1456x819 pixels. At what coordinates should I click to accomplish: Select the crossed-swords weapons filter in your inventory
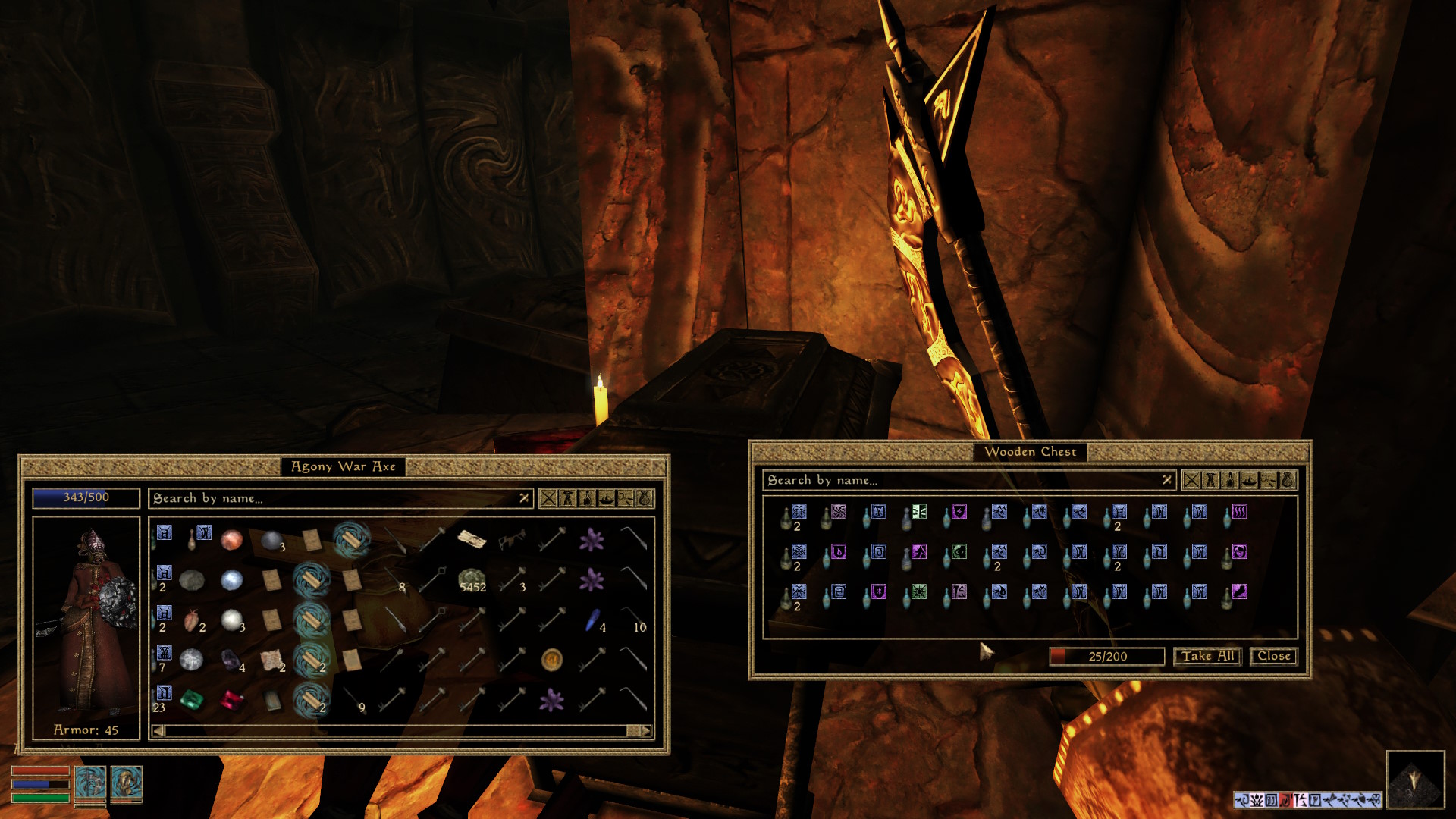click(x=548, y=498)
